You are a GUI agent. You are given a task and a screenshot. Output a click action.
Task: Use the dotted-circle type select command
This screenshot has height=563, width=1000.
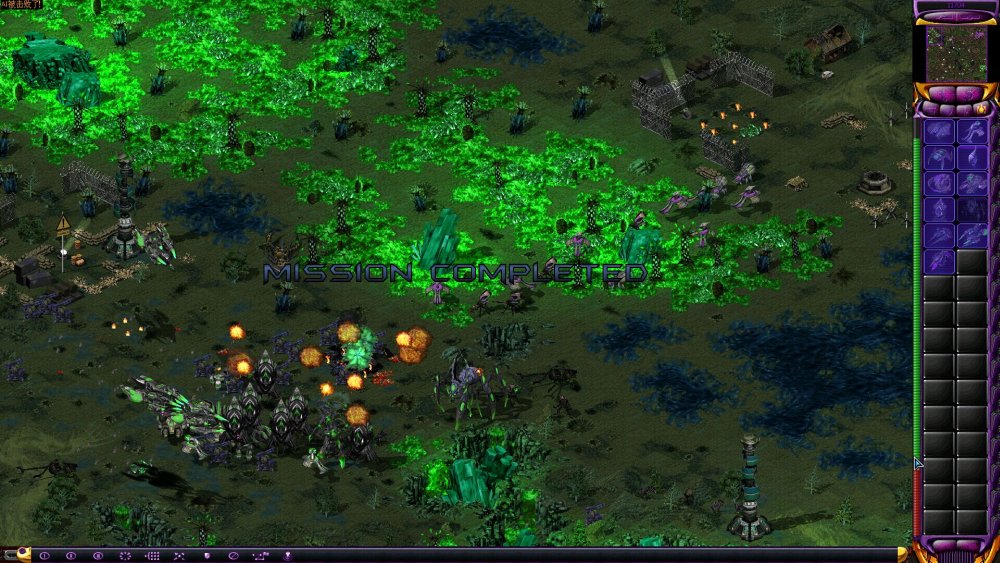pos(125,555)
